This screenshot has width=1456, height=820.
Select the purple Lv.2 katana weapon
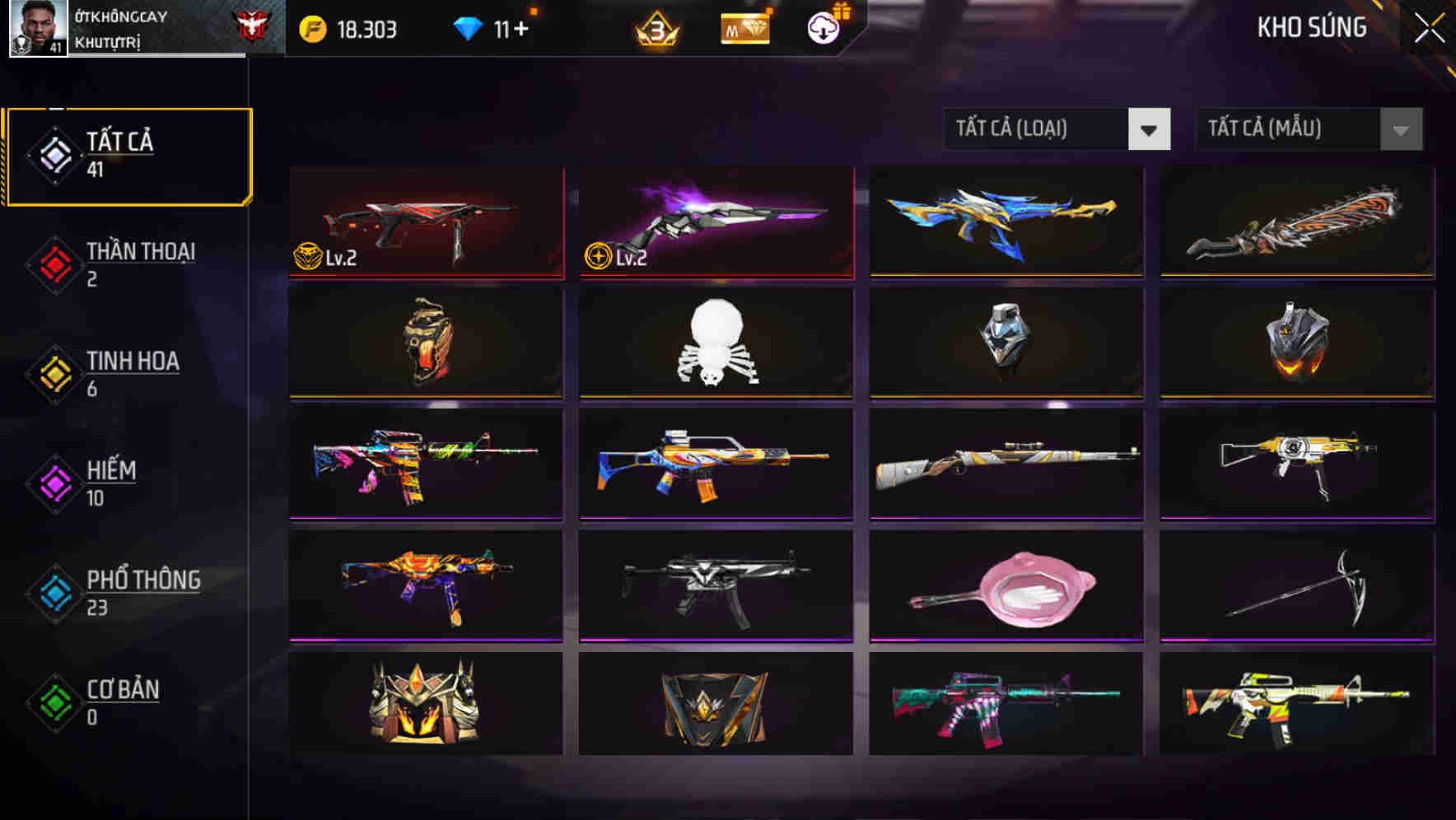(x=714, y=222)
